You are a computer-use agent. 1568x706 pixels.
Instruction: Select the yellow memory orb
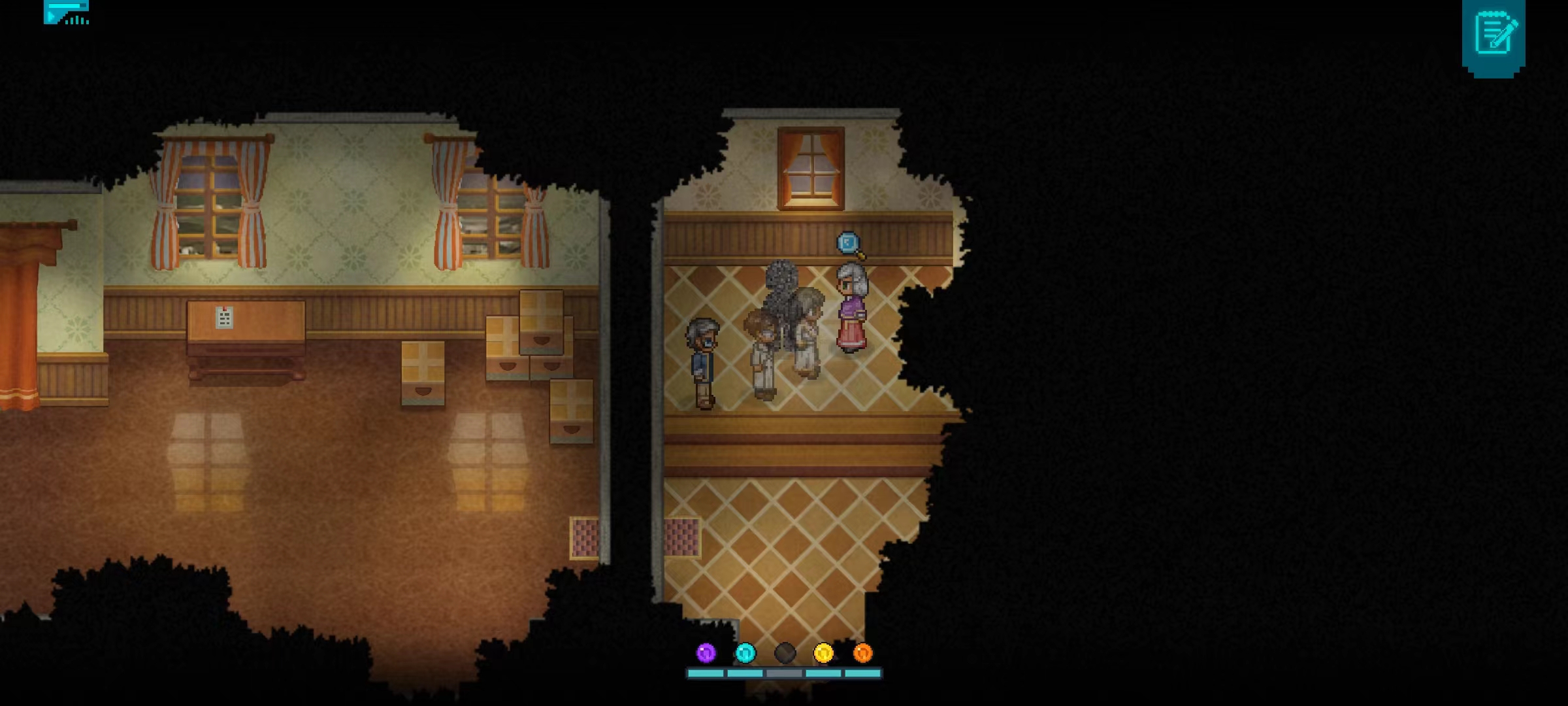(x=823, y=652)
